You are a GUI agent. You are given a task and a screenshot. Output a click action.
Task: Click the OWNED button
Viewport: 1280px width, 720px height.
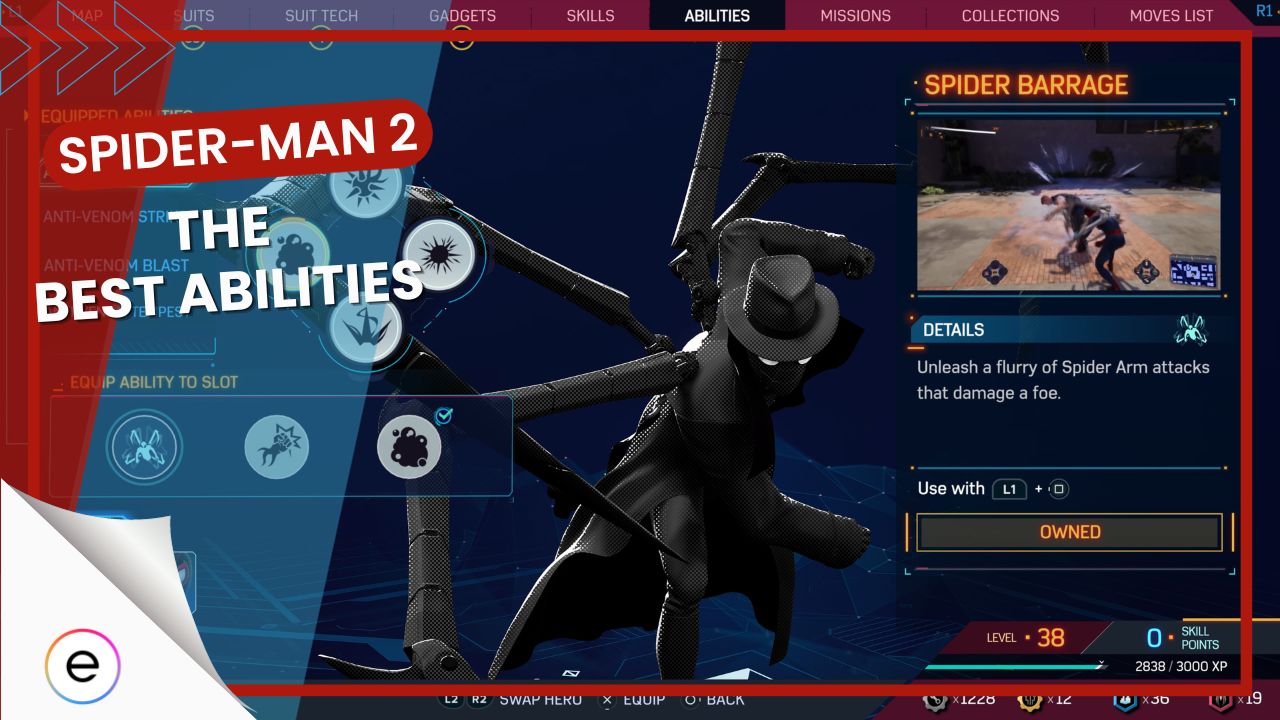click(1069, 532)
